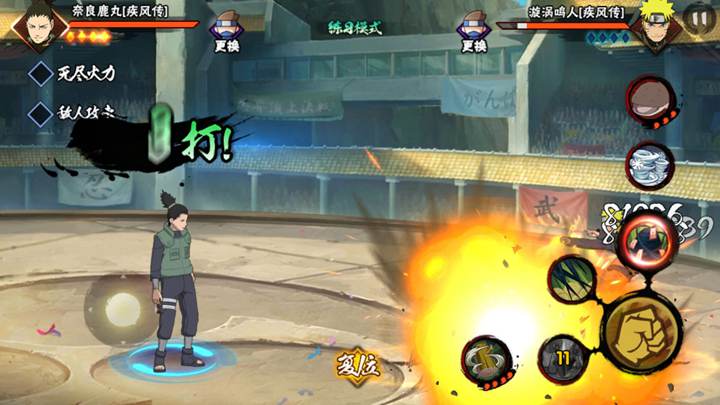Tap Naruto's portrait in the corner
This screenshot has height=405, width=720.
point(656,24)
